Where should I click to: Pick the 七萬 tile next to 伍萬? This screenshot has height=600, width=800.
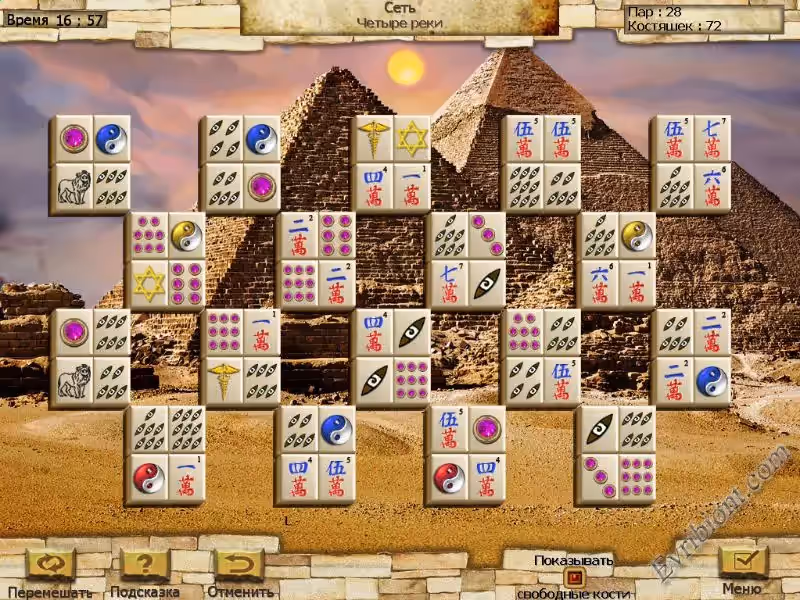pos(711,138)
